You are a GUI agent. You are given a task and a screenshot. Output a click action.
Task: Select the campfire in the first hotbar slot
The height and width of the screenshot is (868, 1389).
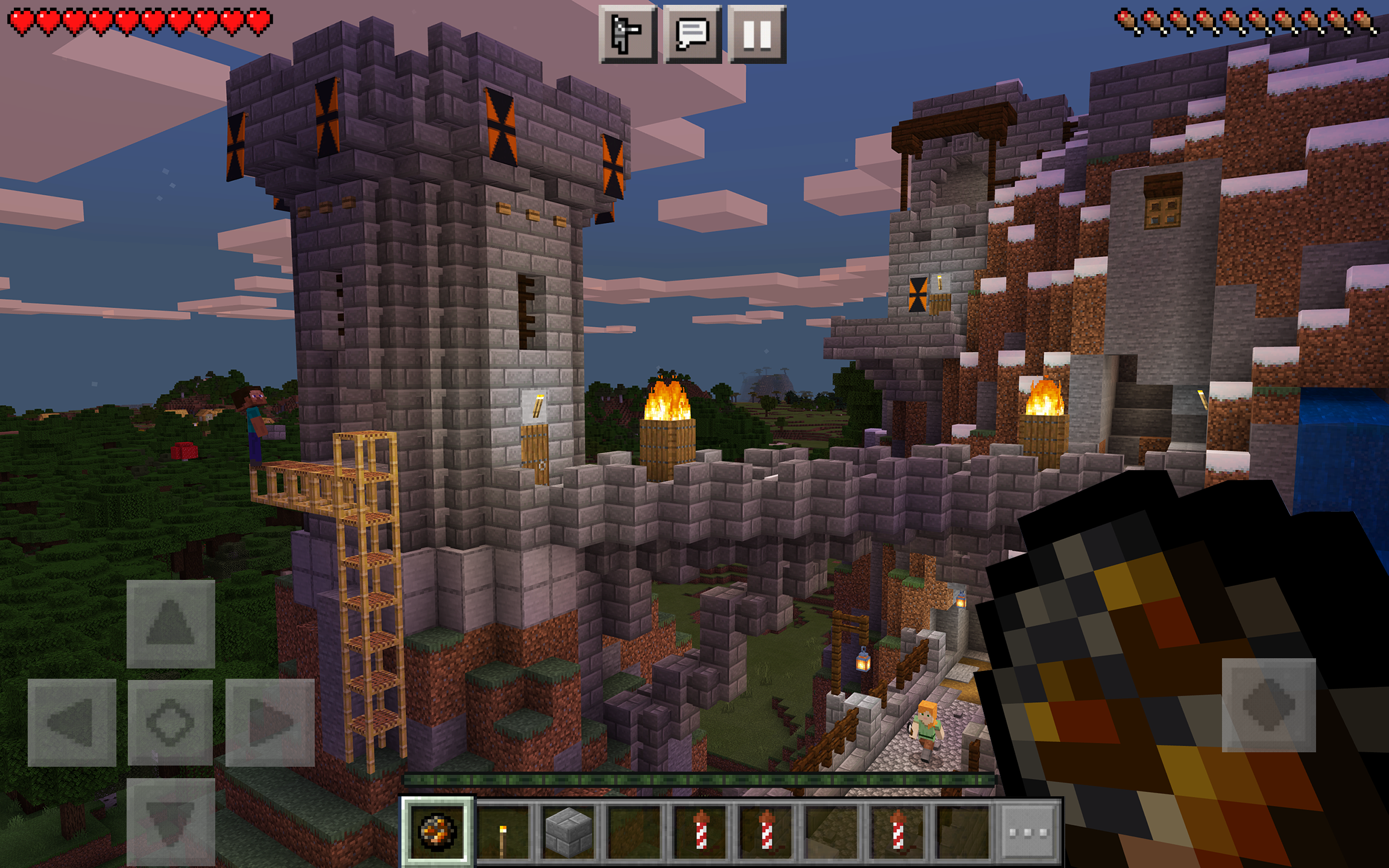(437, 831)
